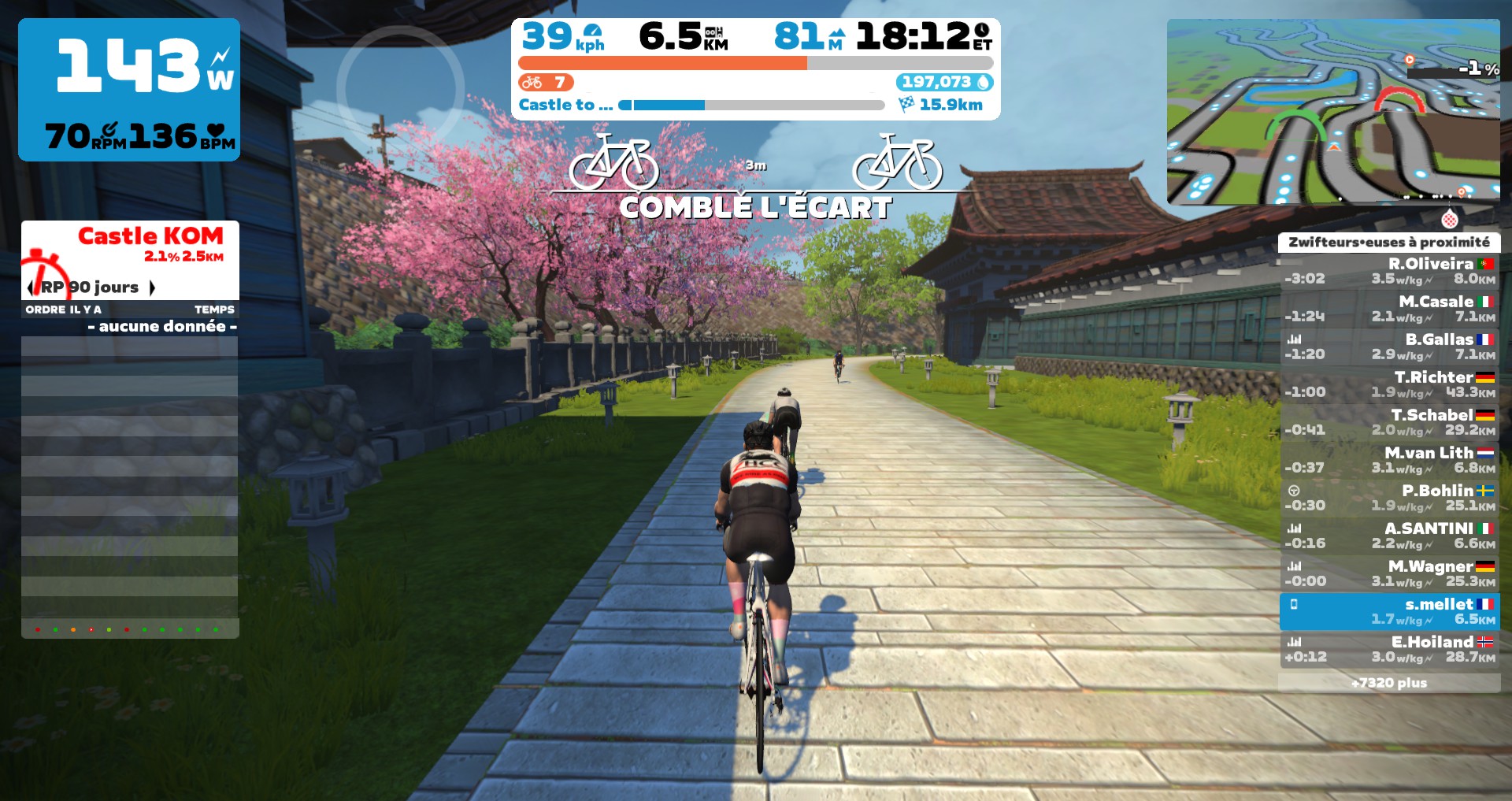The height and width of the screenshot is (801, 1512).
Task: Select B.Gallas rider row
Action: [1389, 347]
